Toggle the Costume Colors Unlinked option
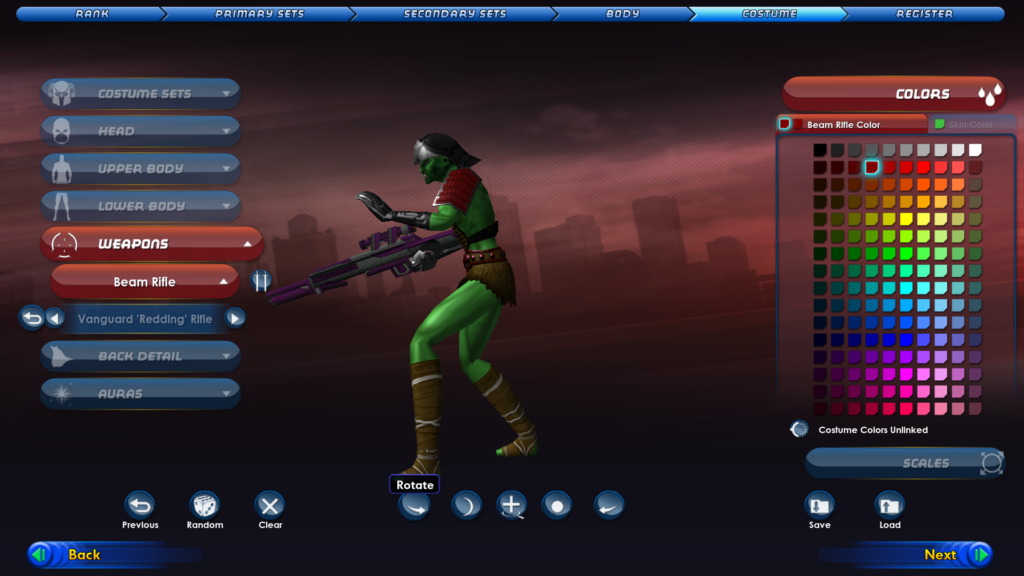 pos(799,430)
